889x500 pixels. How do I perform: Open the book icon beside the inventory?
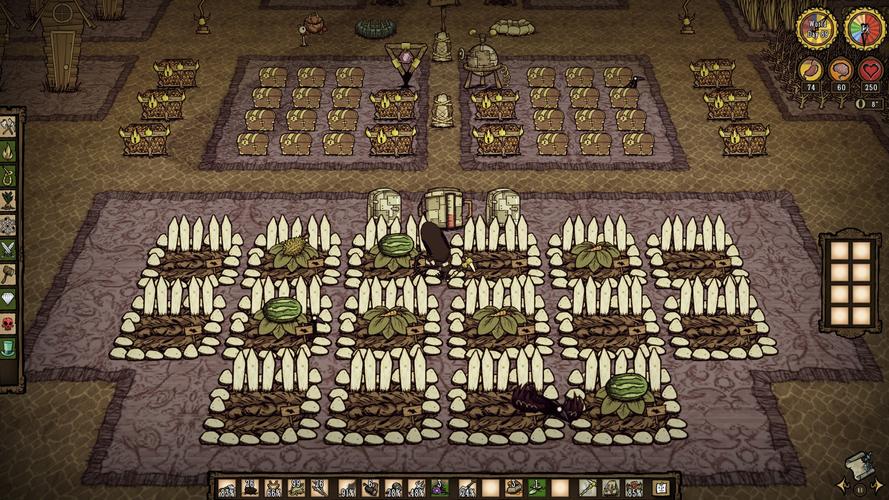pyautogui.click(x=663, y=487)
